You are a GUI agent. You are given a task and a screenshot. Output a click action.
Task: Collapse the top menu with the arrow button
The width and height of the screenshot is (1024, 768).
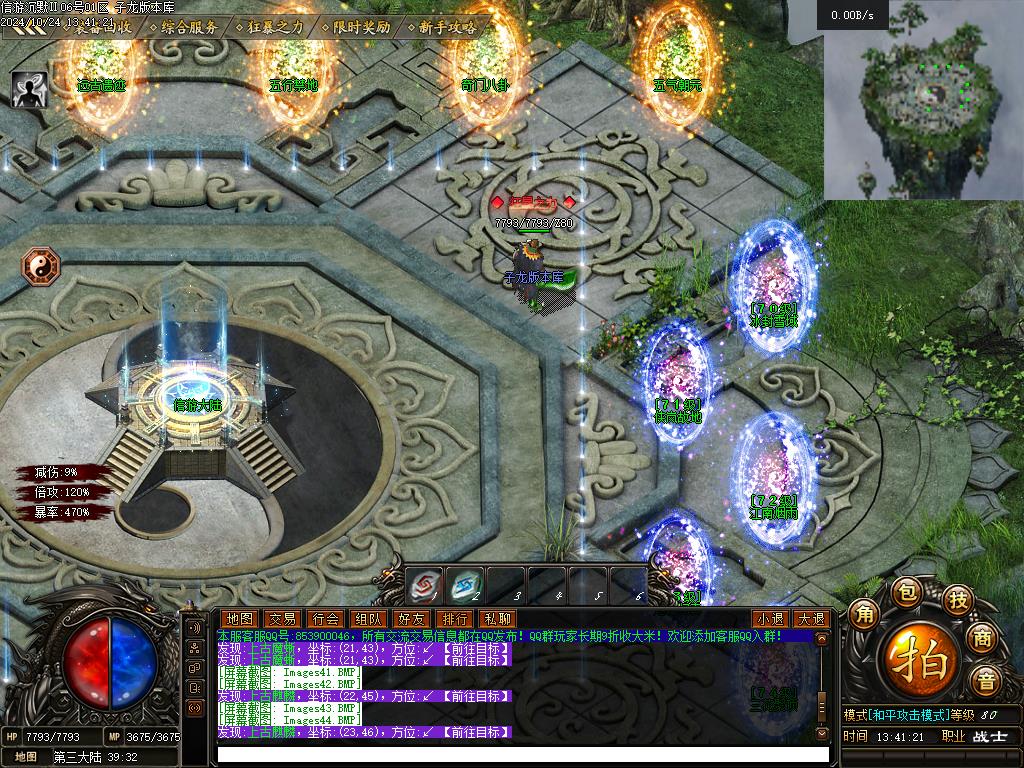[x=22, y=29]
